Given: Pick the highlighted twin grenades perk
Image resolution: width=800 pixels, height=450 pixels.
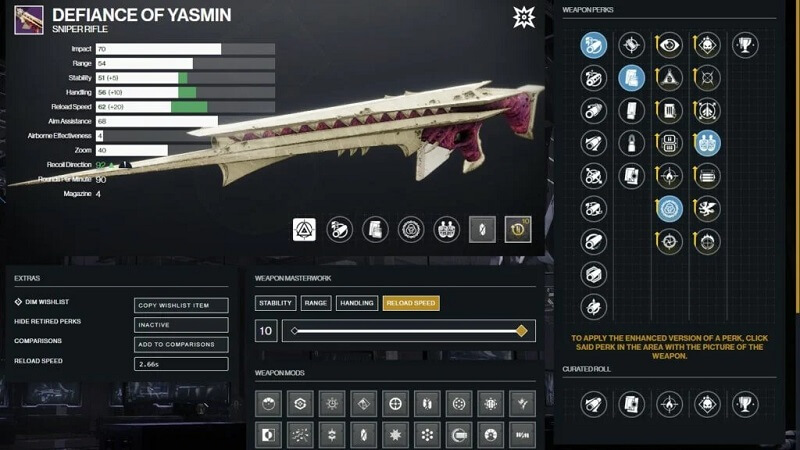Looking at the screenshot, I should click(707, 143).
